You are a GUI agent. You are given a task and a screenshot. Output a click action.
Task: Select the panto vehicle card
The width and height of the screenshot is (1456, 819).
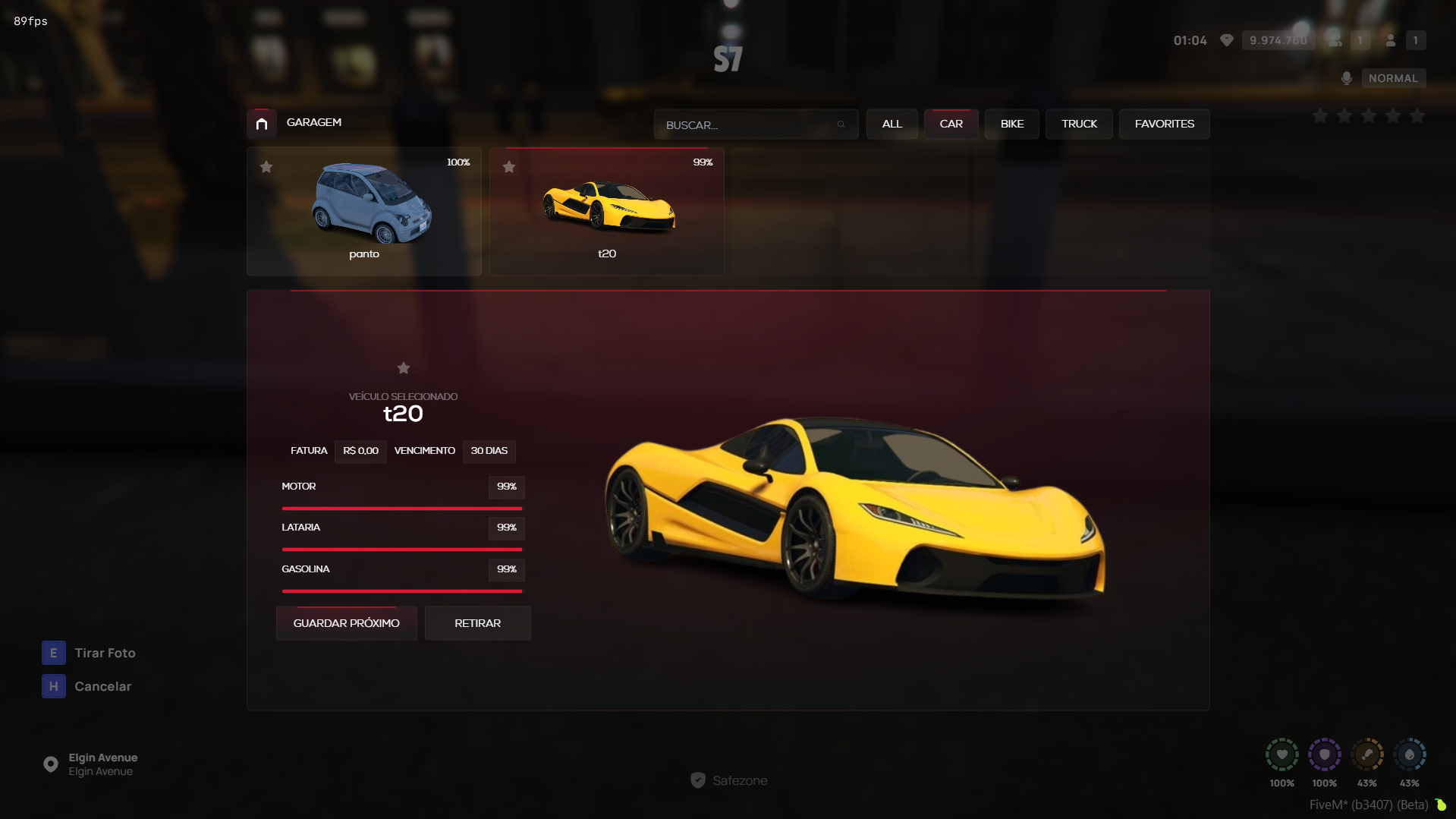click(364, 211)
